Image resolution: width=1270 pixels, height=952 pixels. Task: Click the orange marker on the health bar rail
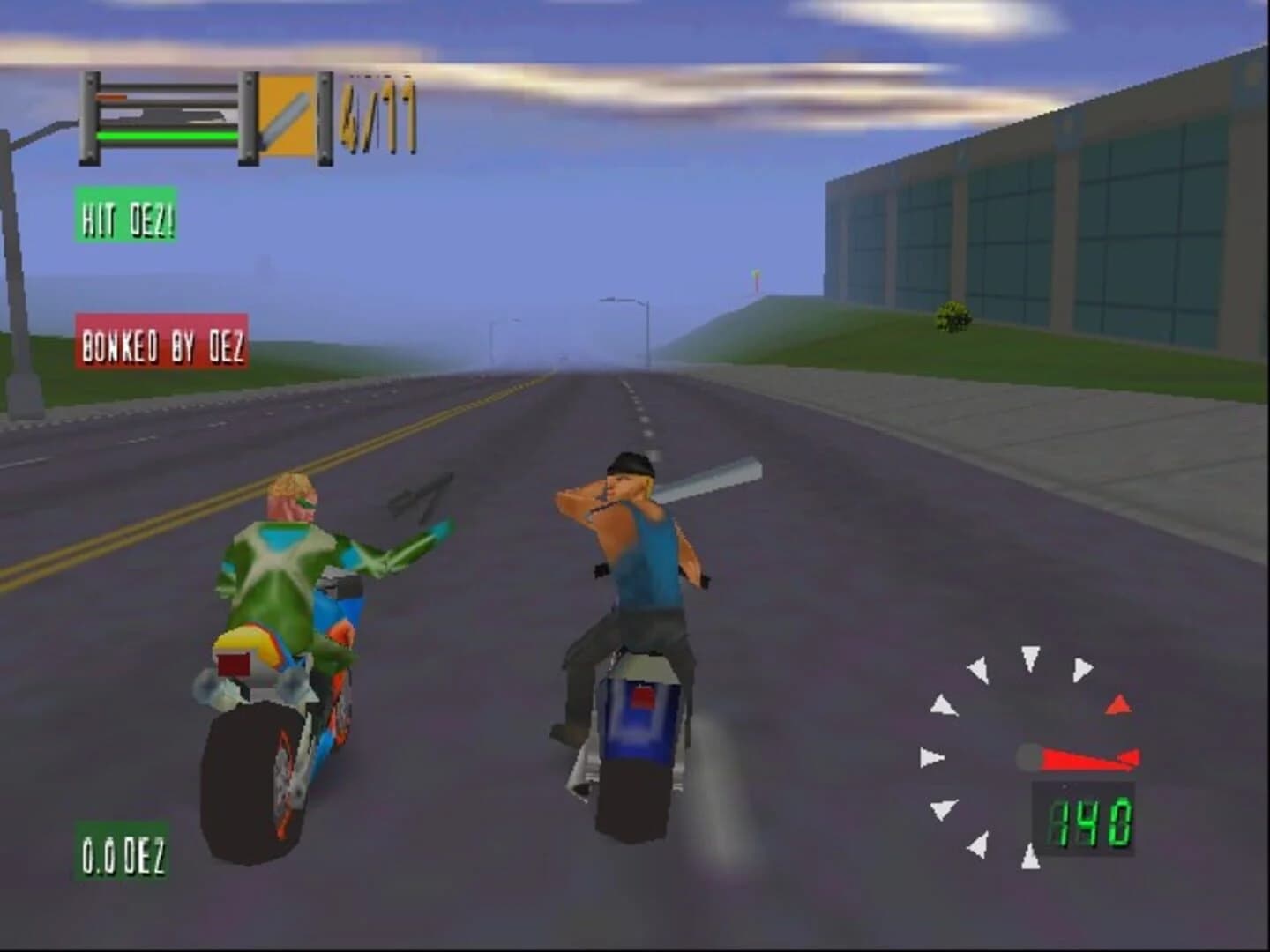pos(113,97)
